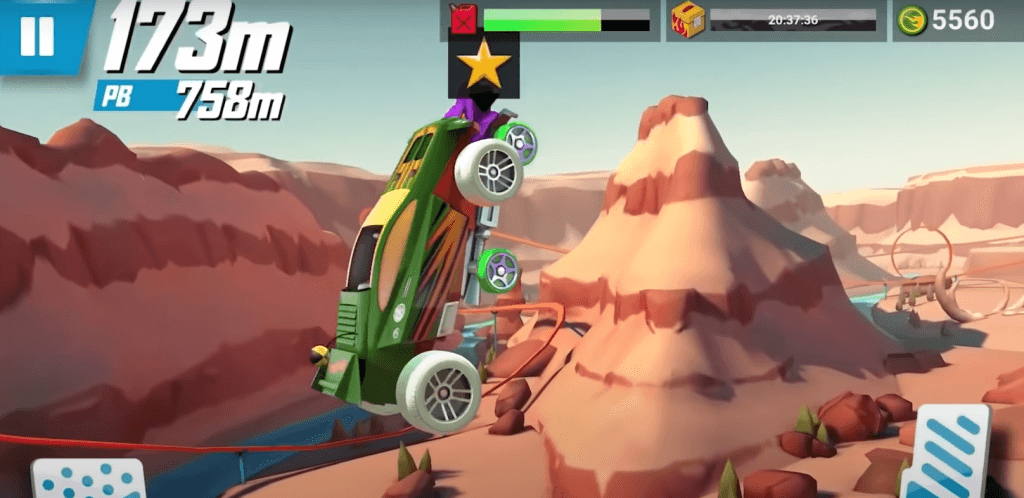Pause the race with the pause button

(x=37, y=36)
